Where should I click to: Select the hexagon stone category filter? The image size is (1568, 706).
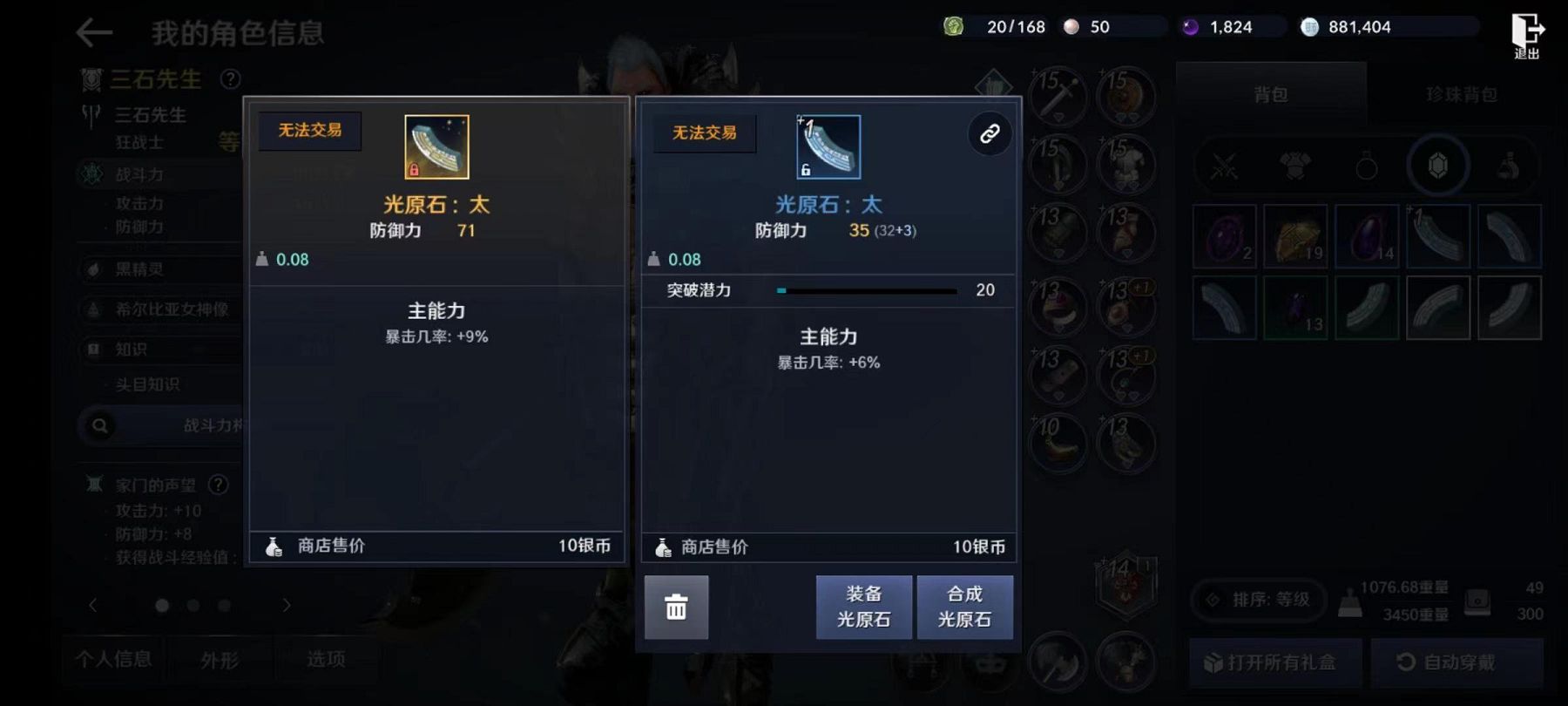(x=1438, y=166)
